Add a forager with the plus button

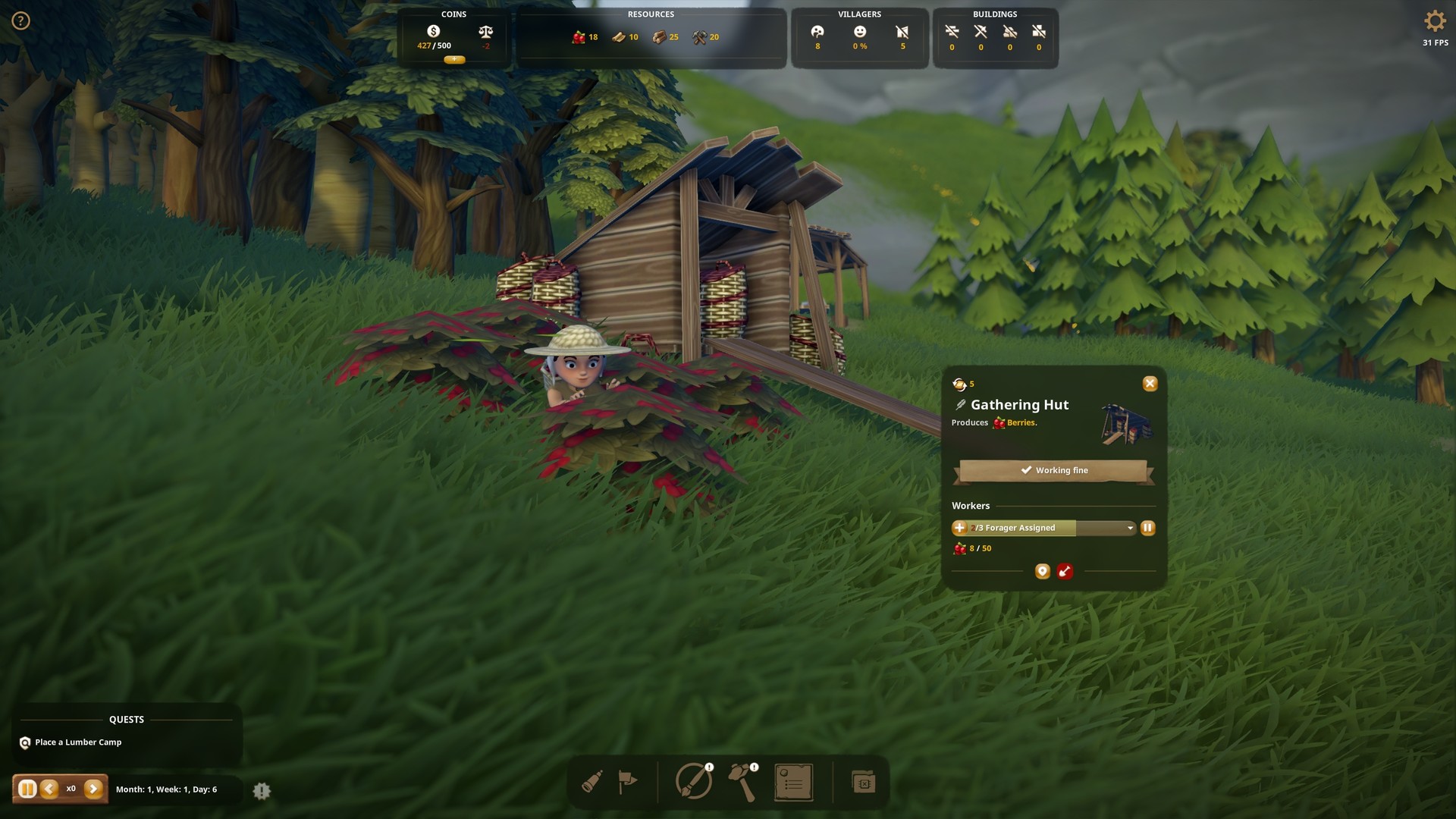[x=961, y=528]
